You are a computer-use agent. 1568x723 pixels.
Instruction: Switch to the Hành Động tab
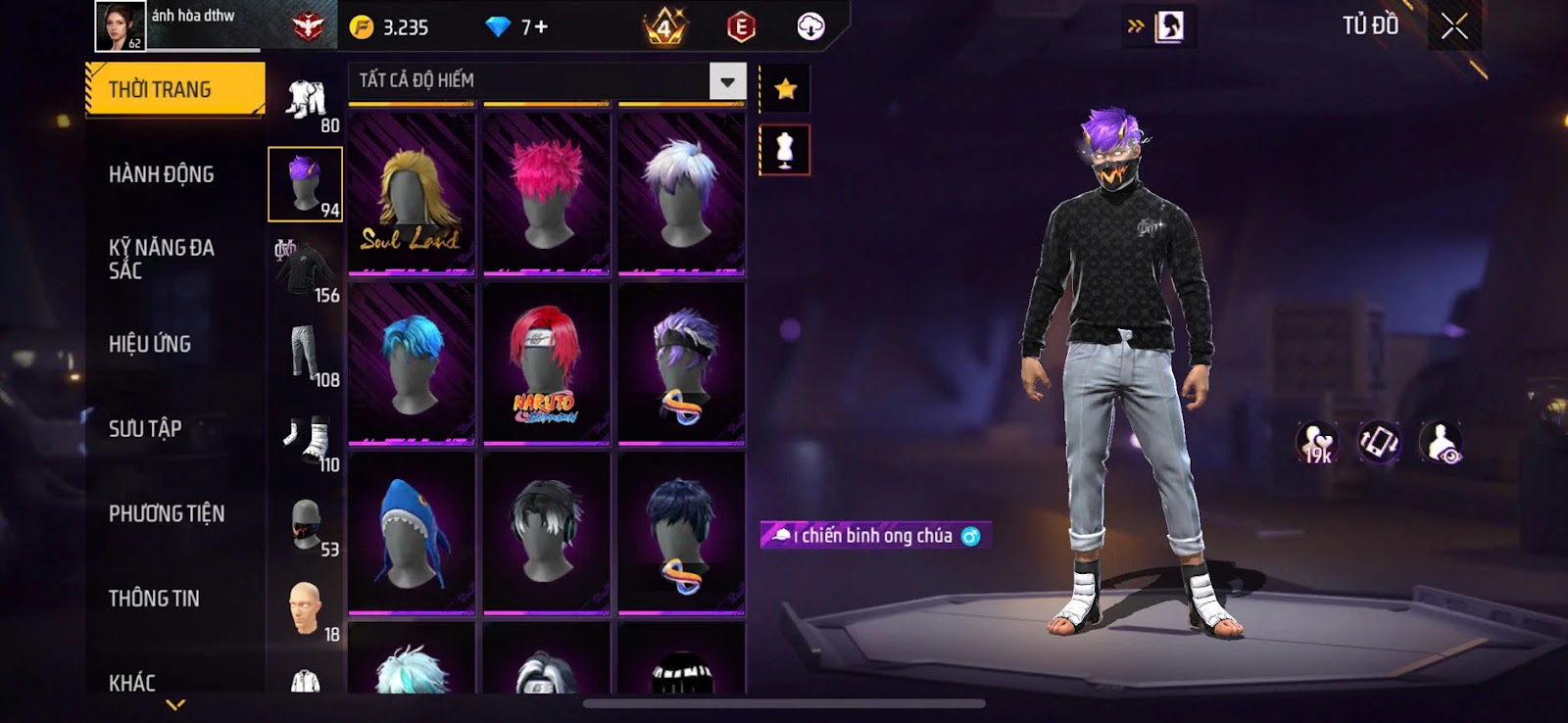tap(162, 174)
